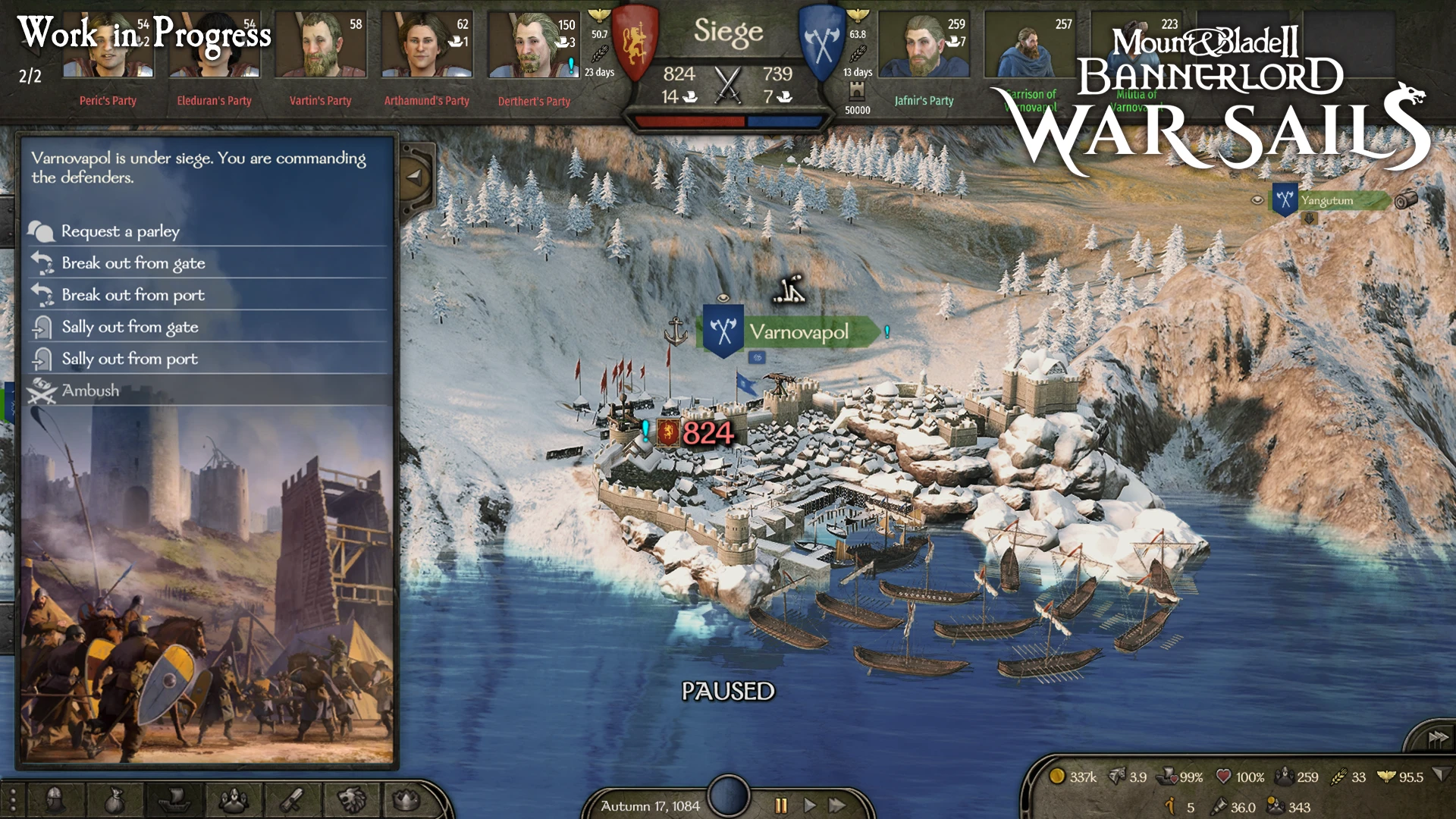1456x819 pixels.
Task: Select Request a parley
Action: [x=121, y=231]
